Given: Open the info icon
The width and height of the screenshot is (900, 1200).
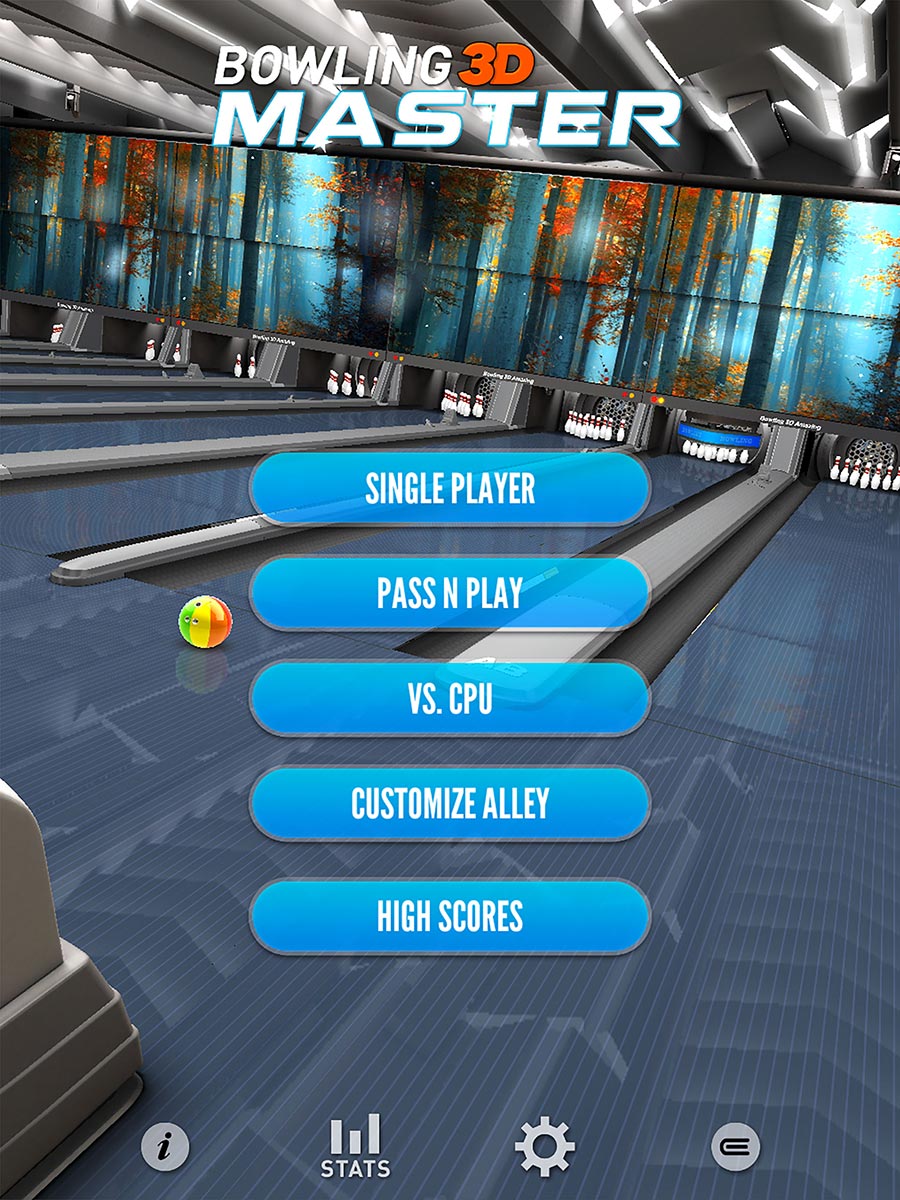Looking at the screenshot, I should pos(165,1146).
